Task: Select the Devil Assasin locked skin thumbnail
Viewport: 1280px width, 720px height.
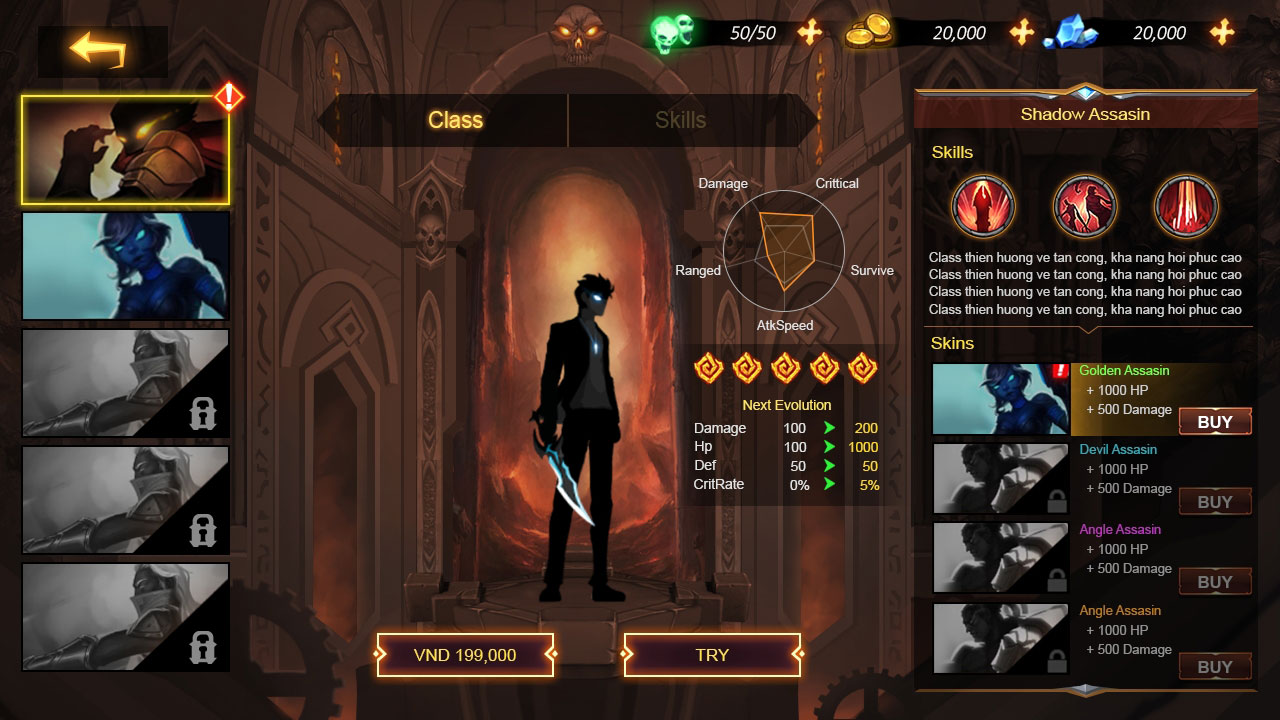Action: 1000,479
